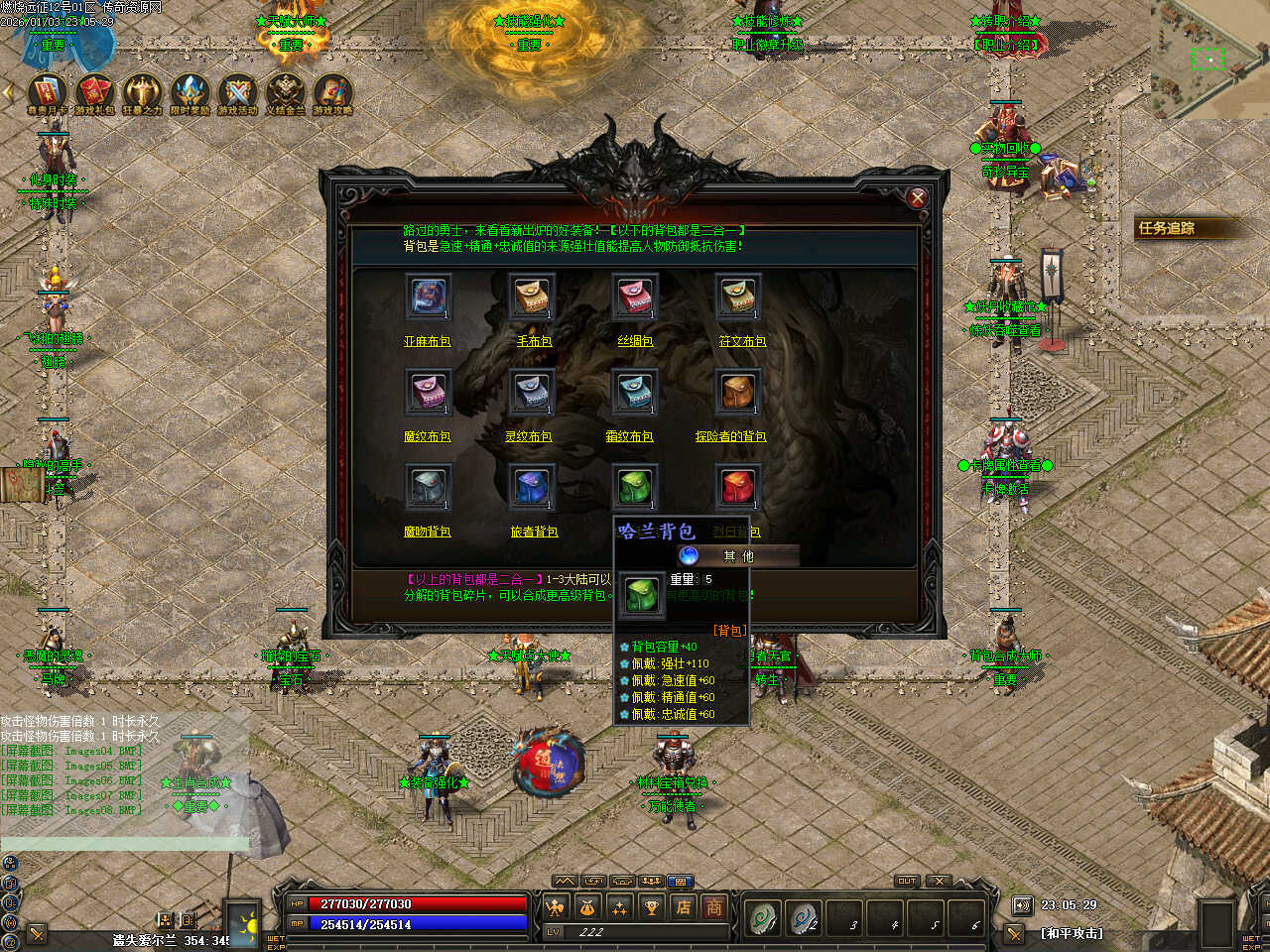
Task: Use the green rune stone in hotbar slot 1
Action: pos(762,918)
